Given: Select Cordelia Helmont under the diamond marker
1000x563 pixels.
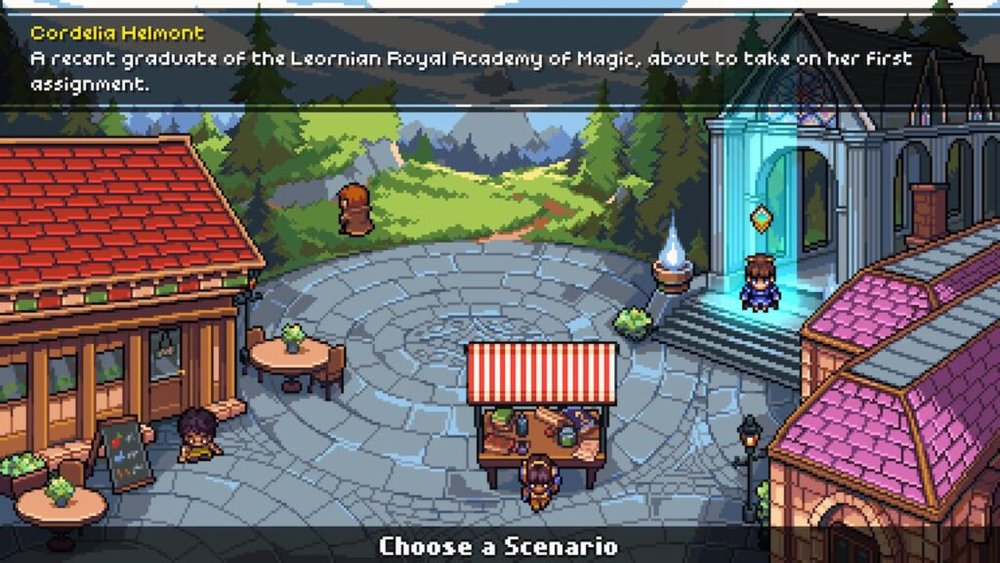Looking at the screenshot, I should (761, 283).
